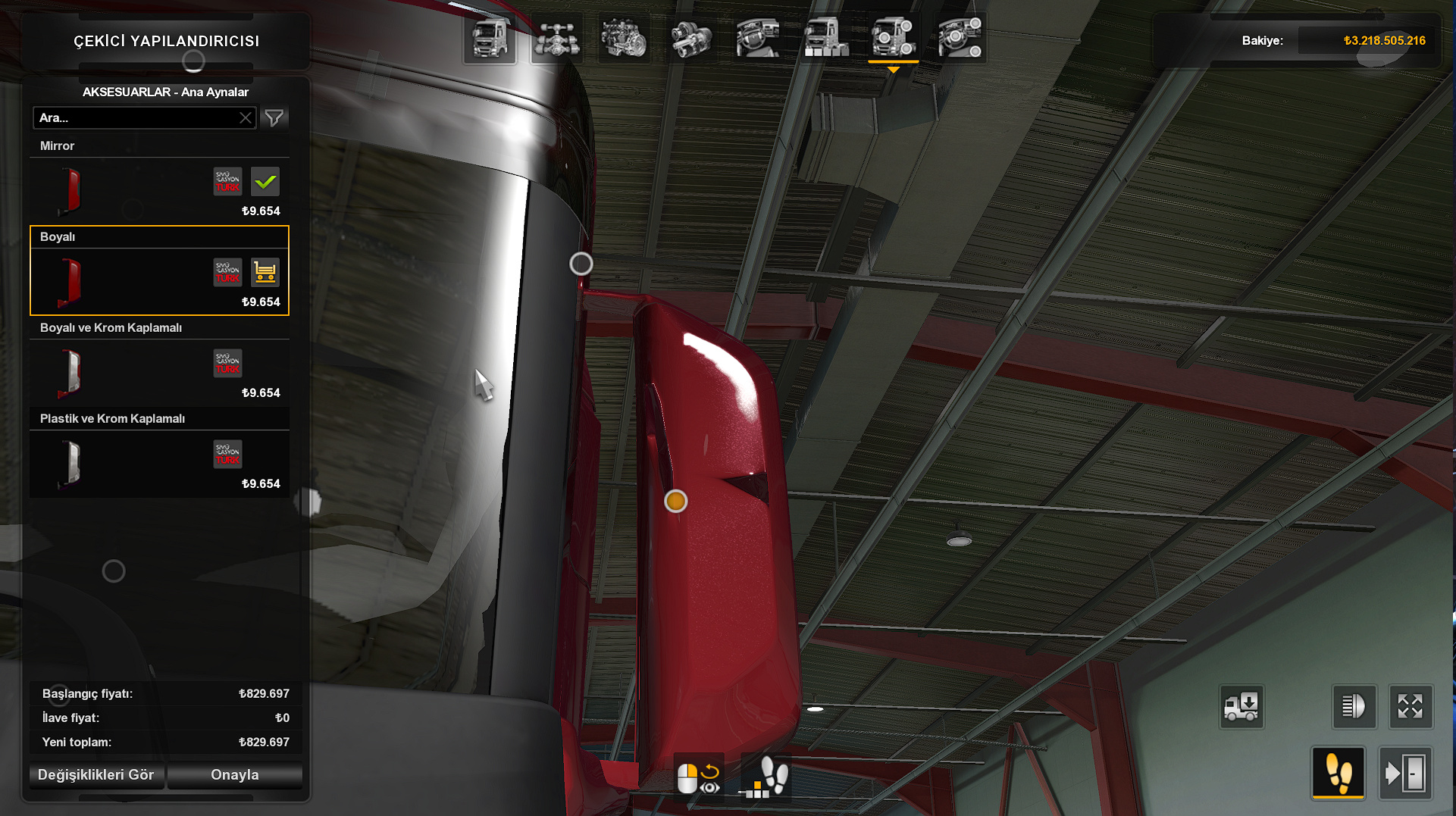The width and height of the screenshot is (1456, 816).
Task: Open the truck cabin category tab
Action: [490, 38]
